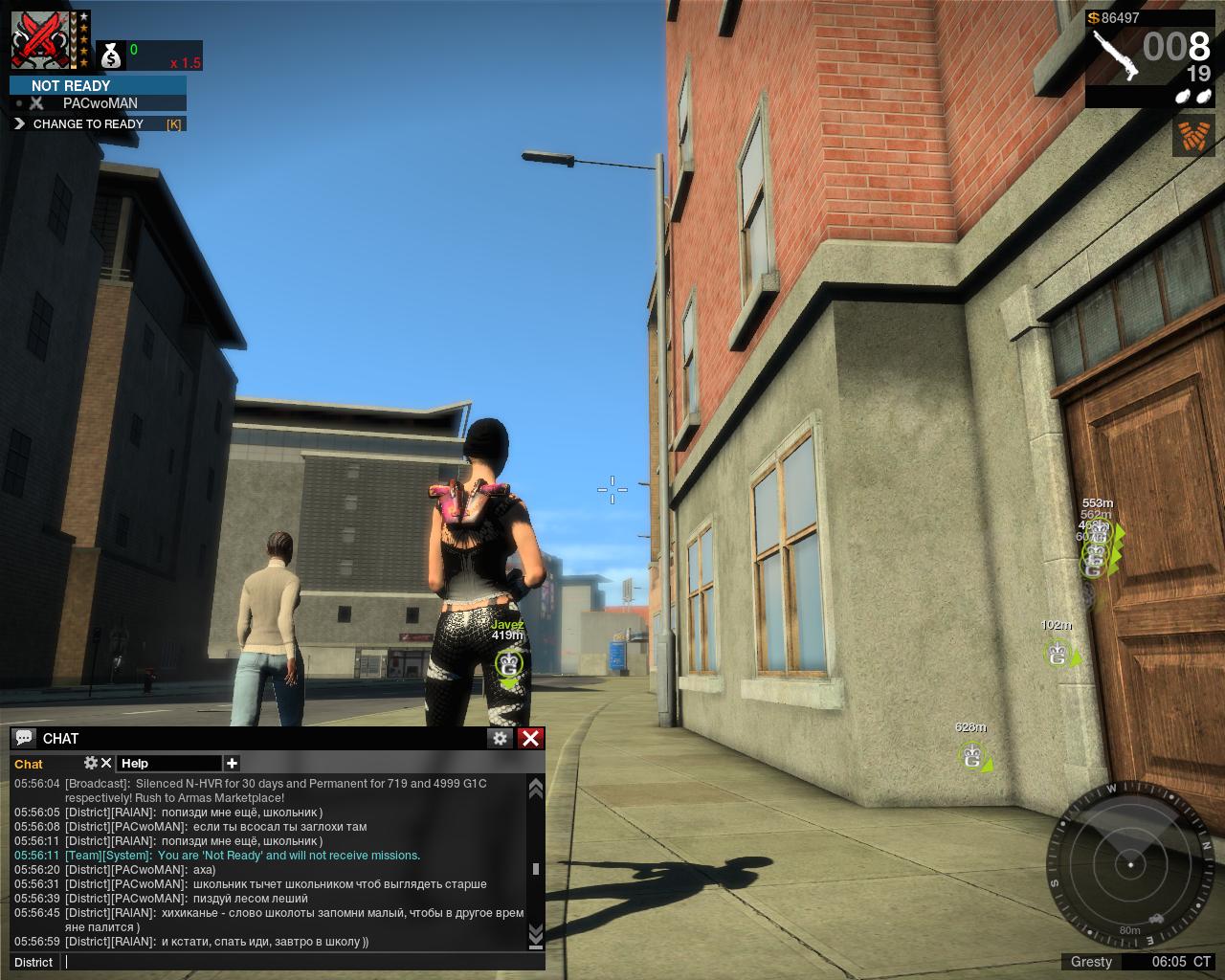
Task: Click the Javez 419m waypoint marker
Action: coord(508,663)
